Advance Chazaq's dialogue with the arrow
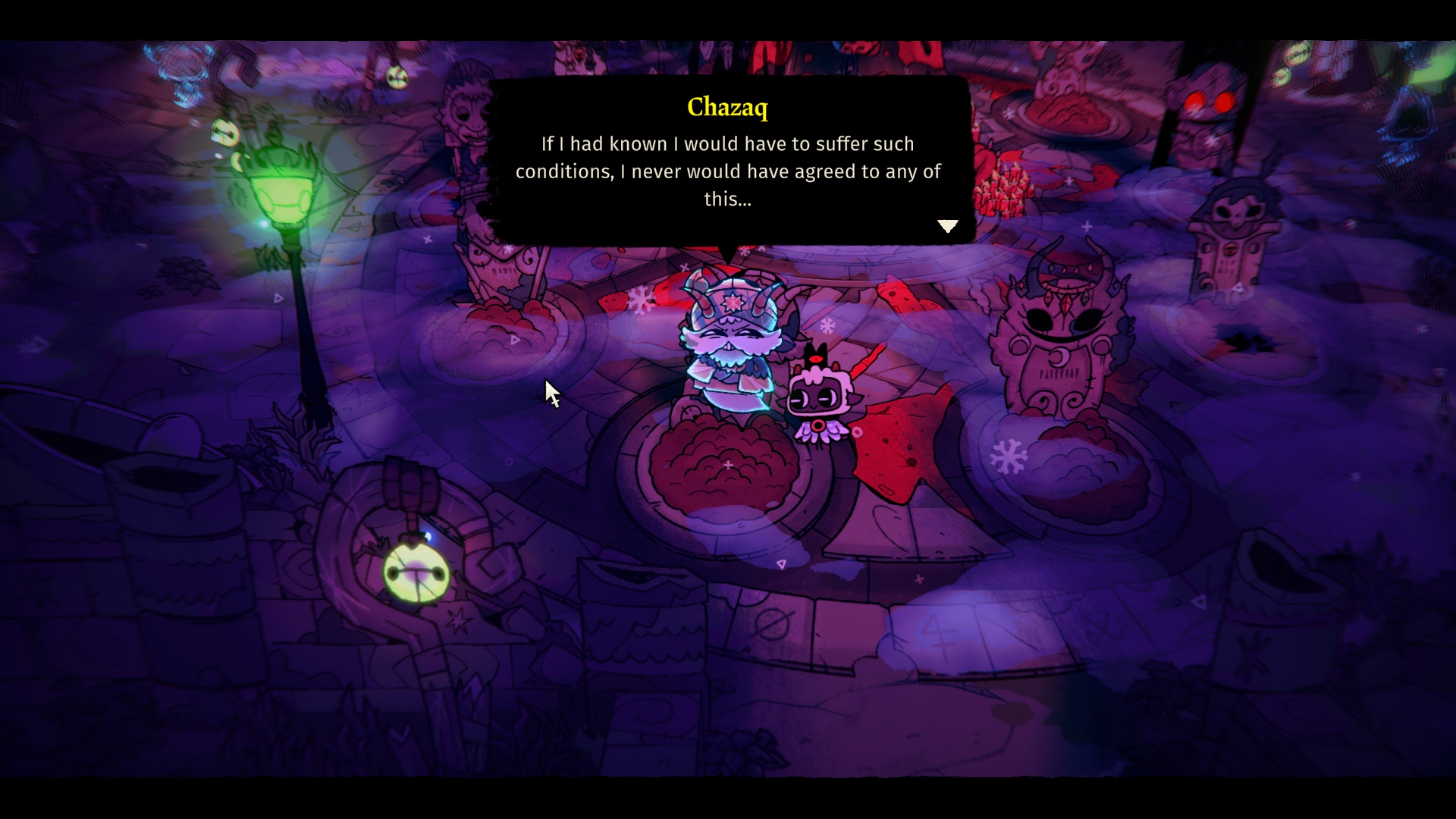 [x=947, y=226]
